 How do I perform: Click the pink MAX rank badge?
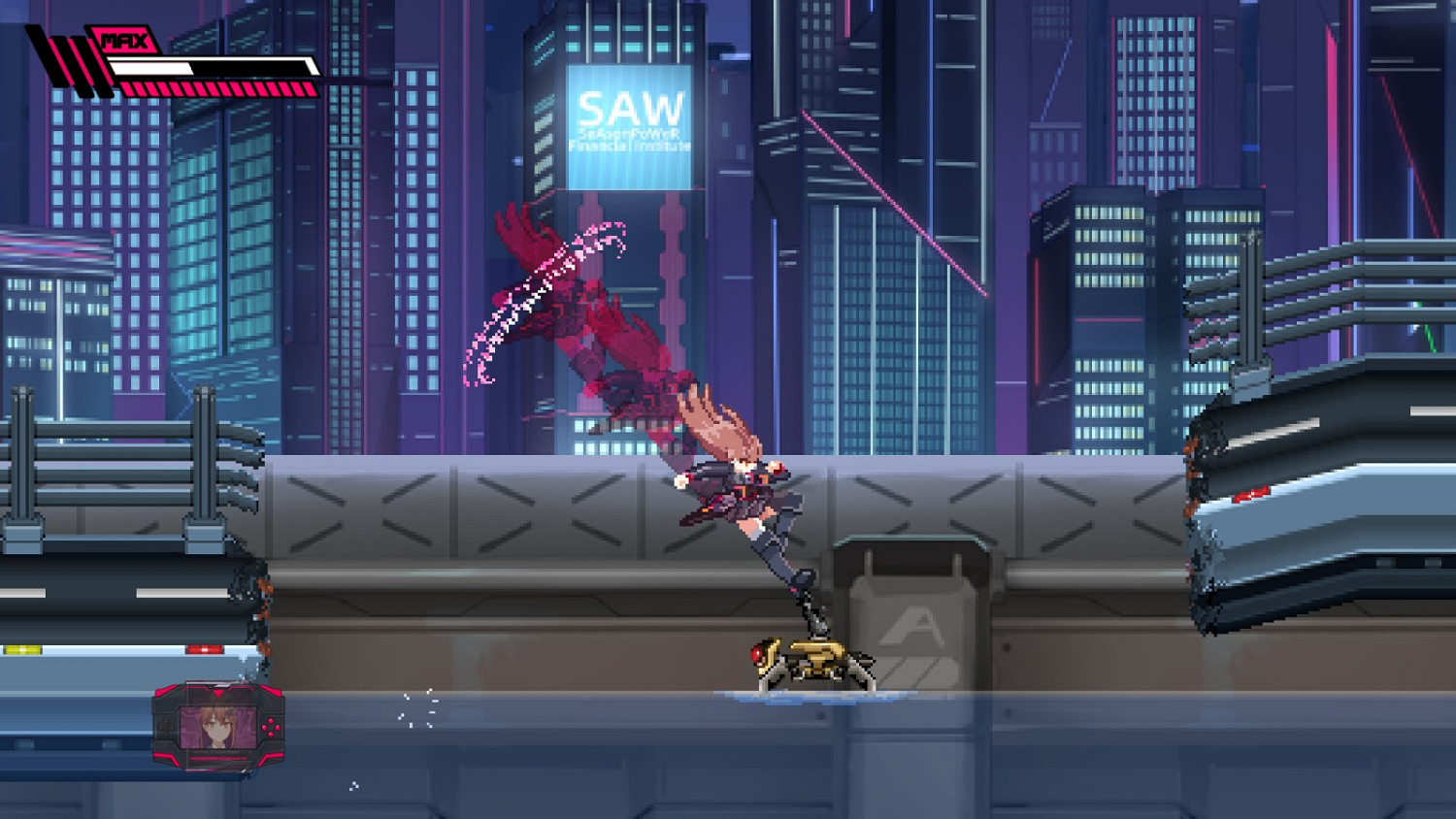pyautogui.click(x=124, y=40)
